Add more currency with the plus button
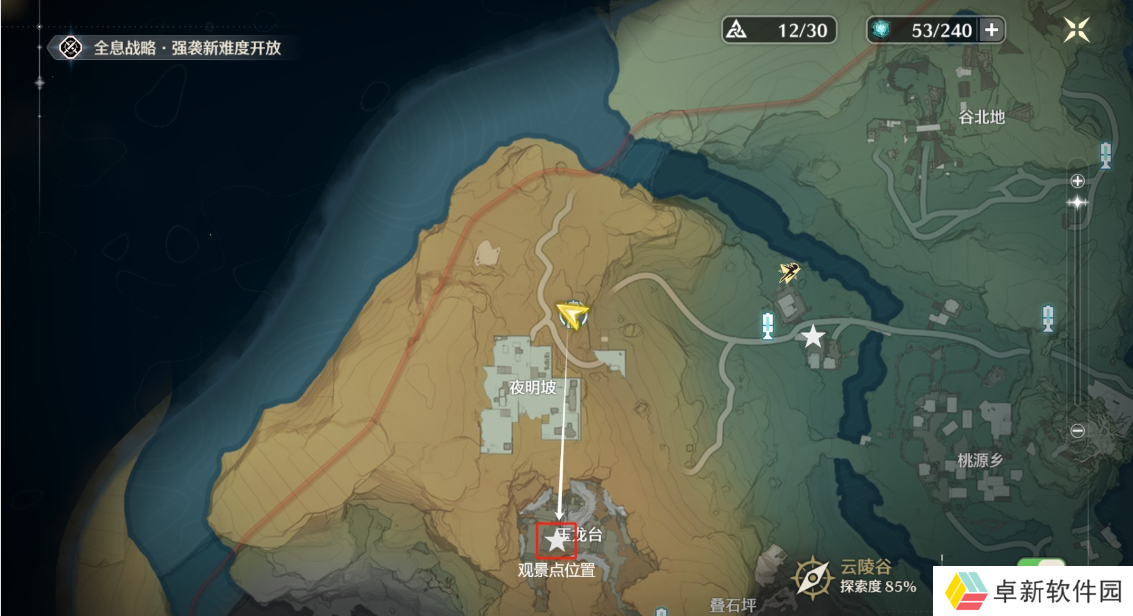 click(991, 30)
